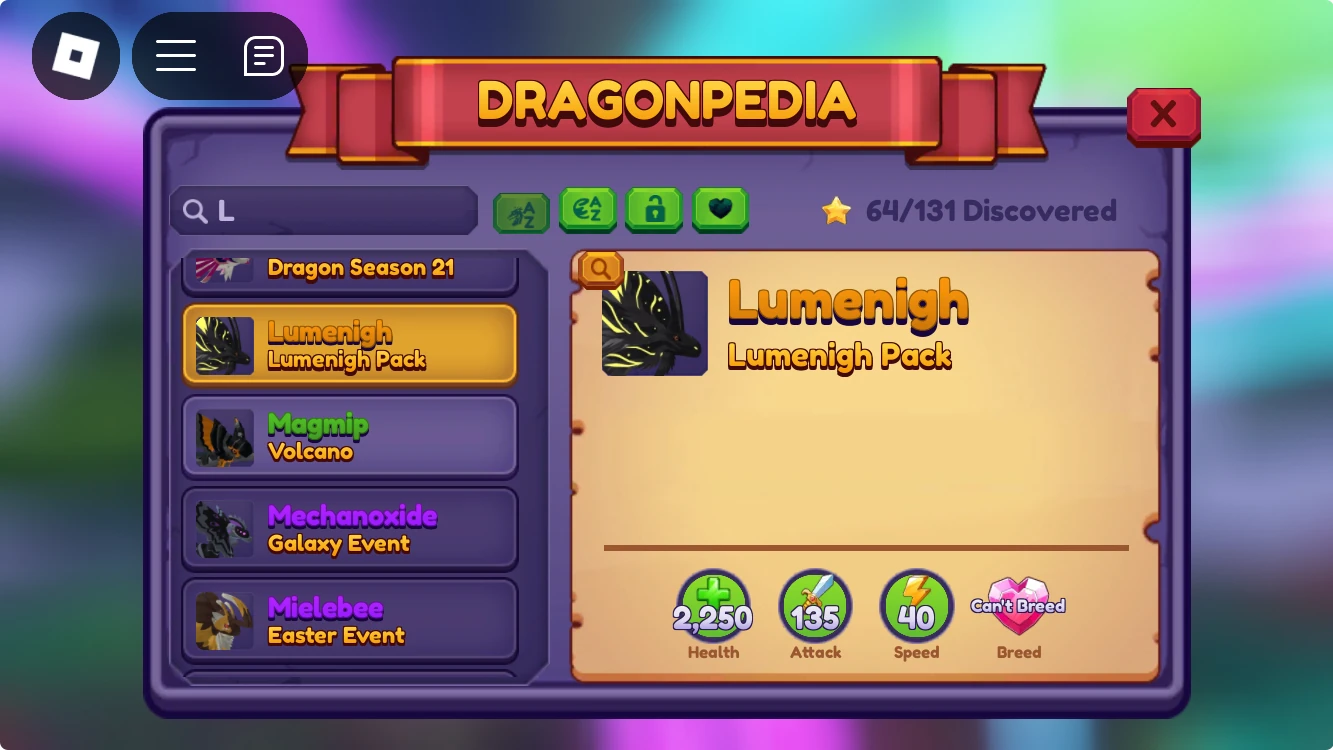Toggle the heart favorites filter
Image resolution: width=1333 pixels, height=750 pixels.
[720, 211]
